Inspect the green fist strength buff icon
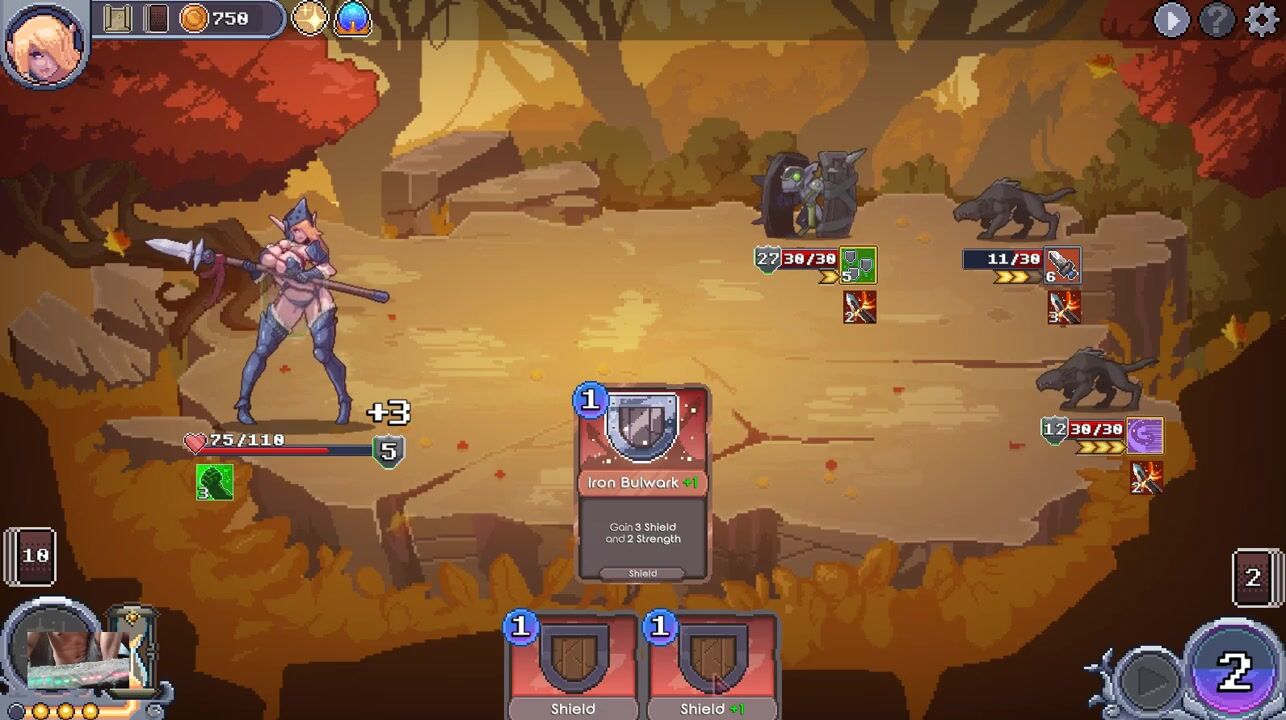1286x720 pixels. click(214, 481)
